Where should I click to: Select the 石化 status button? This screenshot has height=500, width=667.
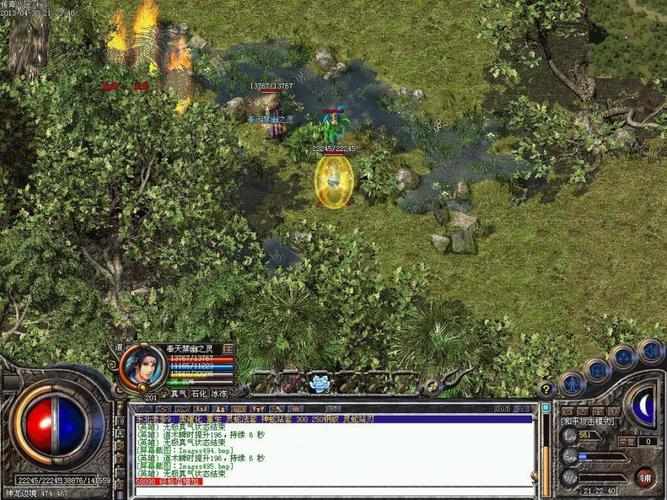pos(199,394)
